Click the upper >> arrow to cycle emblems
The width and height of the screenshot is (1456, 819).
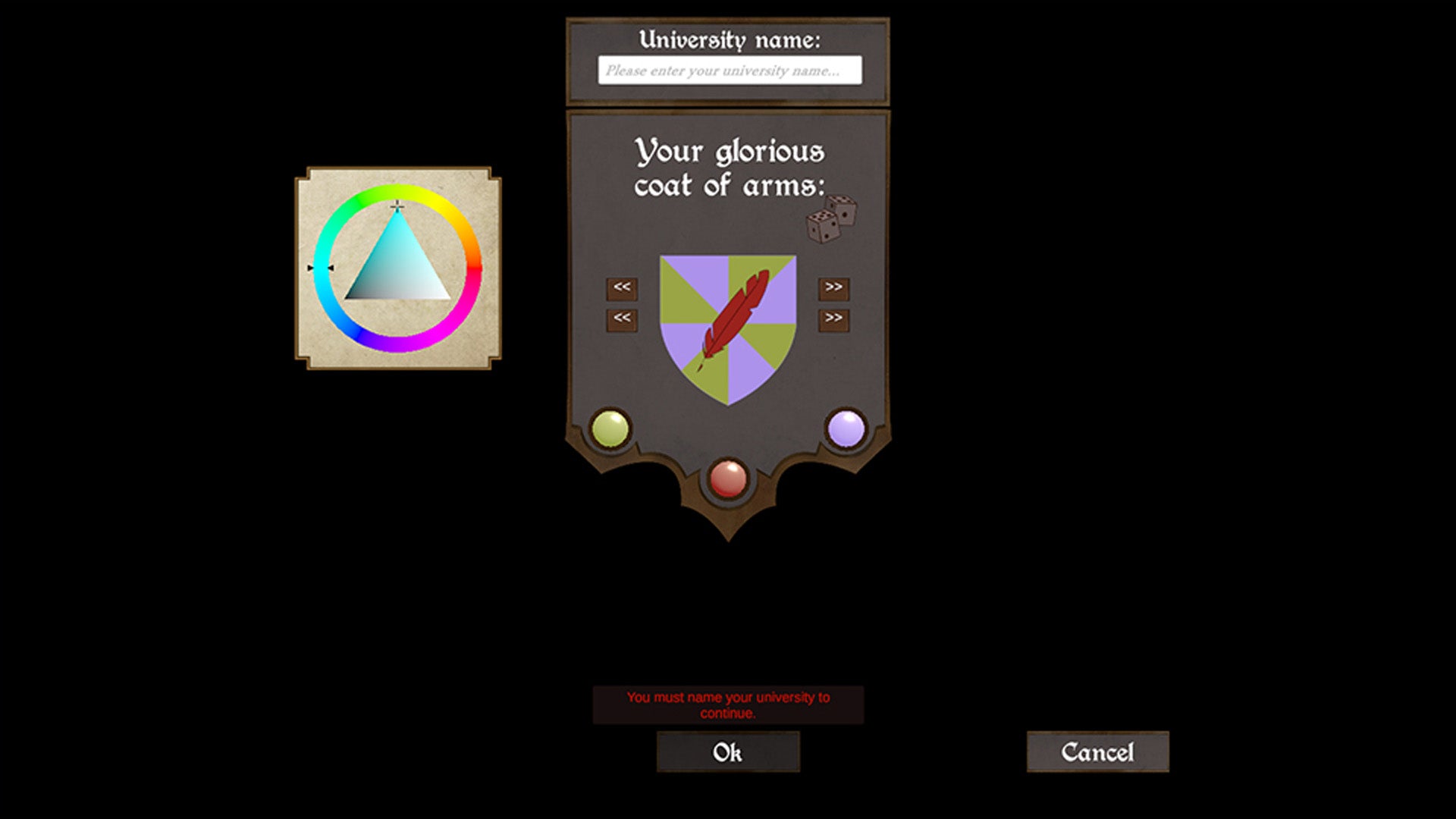click(832, 288)
